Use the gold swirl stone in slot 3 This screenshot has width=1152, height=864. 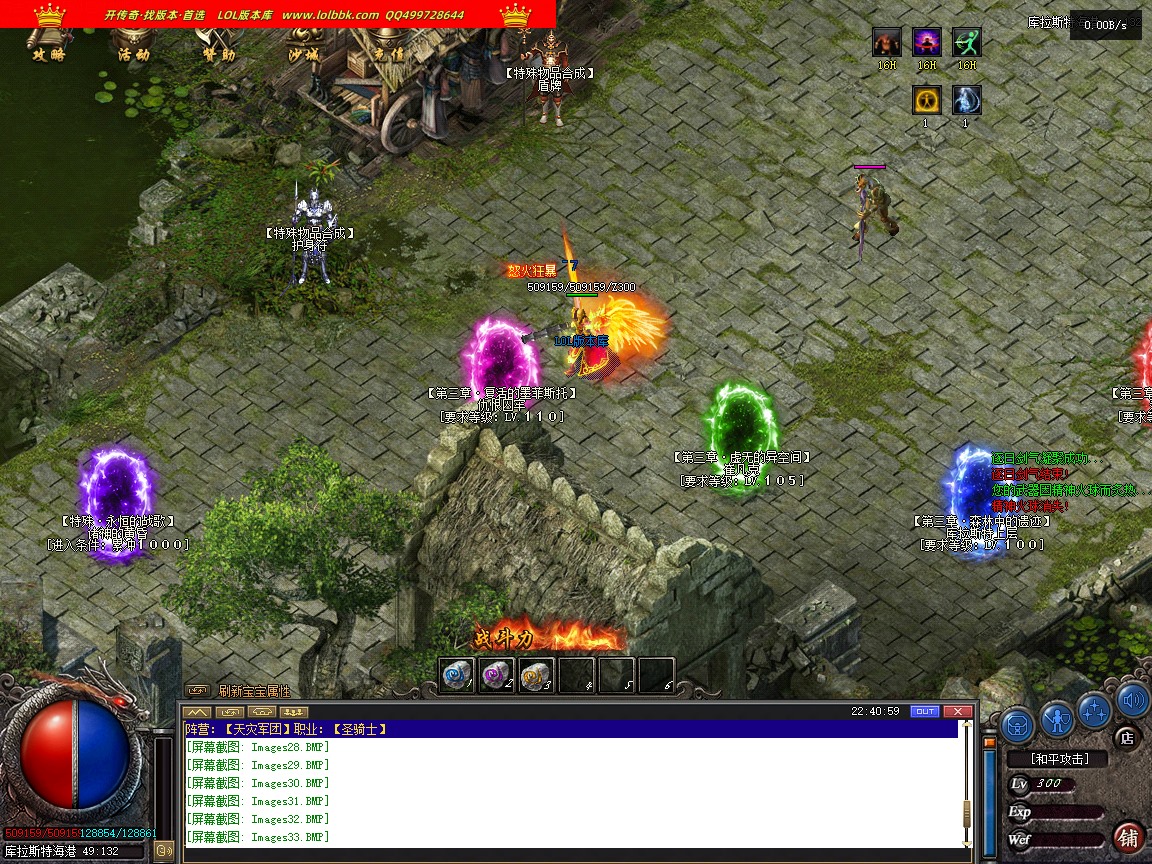click(536, 675)
